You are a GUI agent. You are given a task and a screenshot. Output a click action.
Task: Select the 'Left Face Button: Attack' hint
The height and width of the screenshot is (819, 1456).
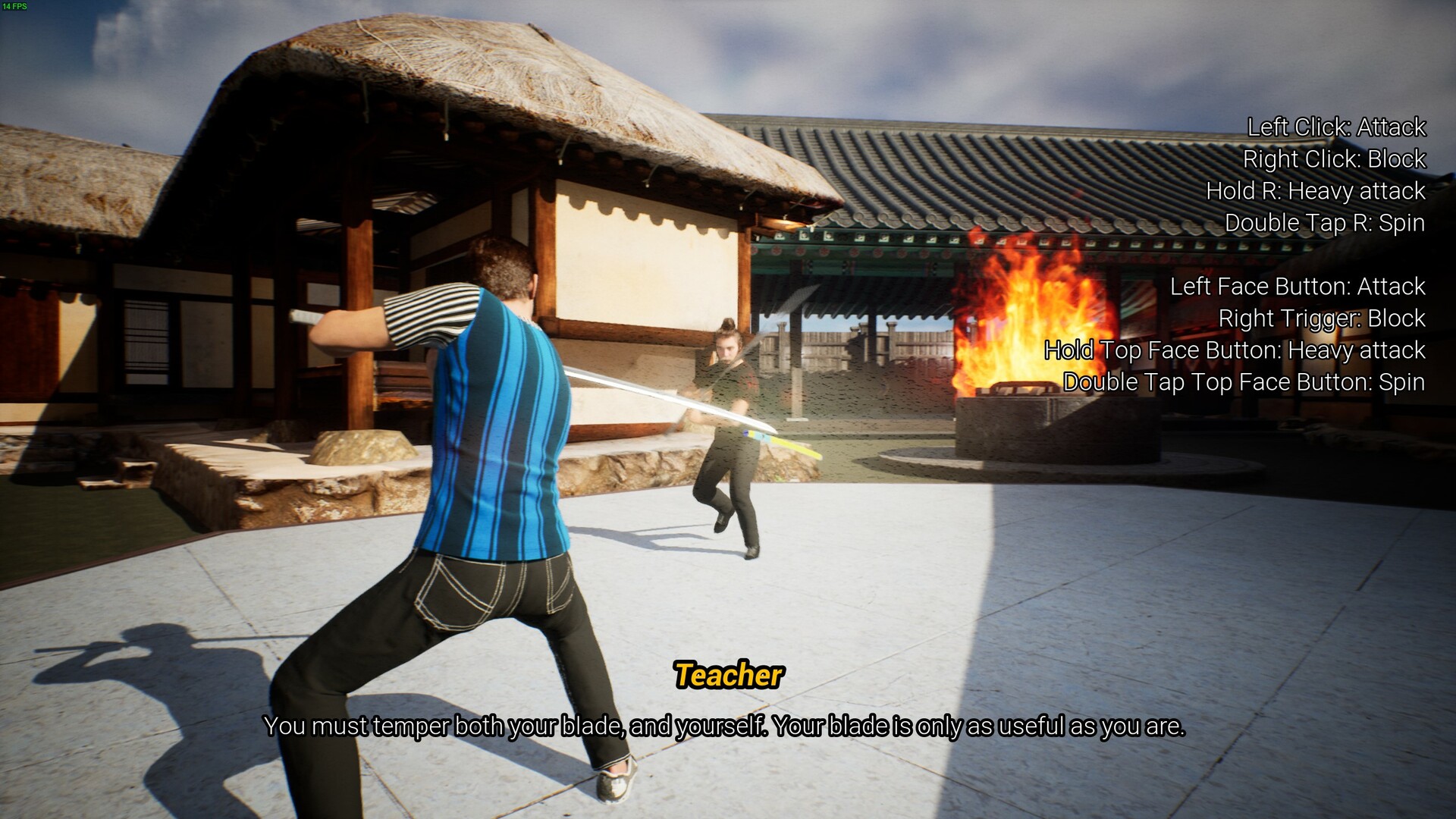pos(1296,287)
